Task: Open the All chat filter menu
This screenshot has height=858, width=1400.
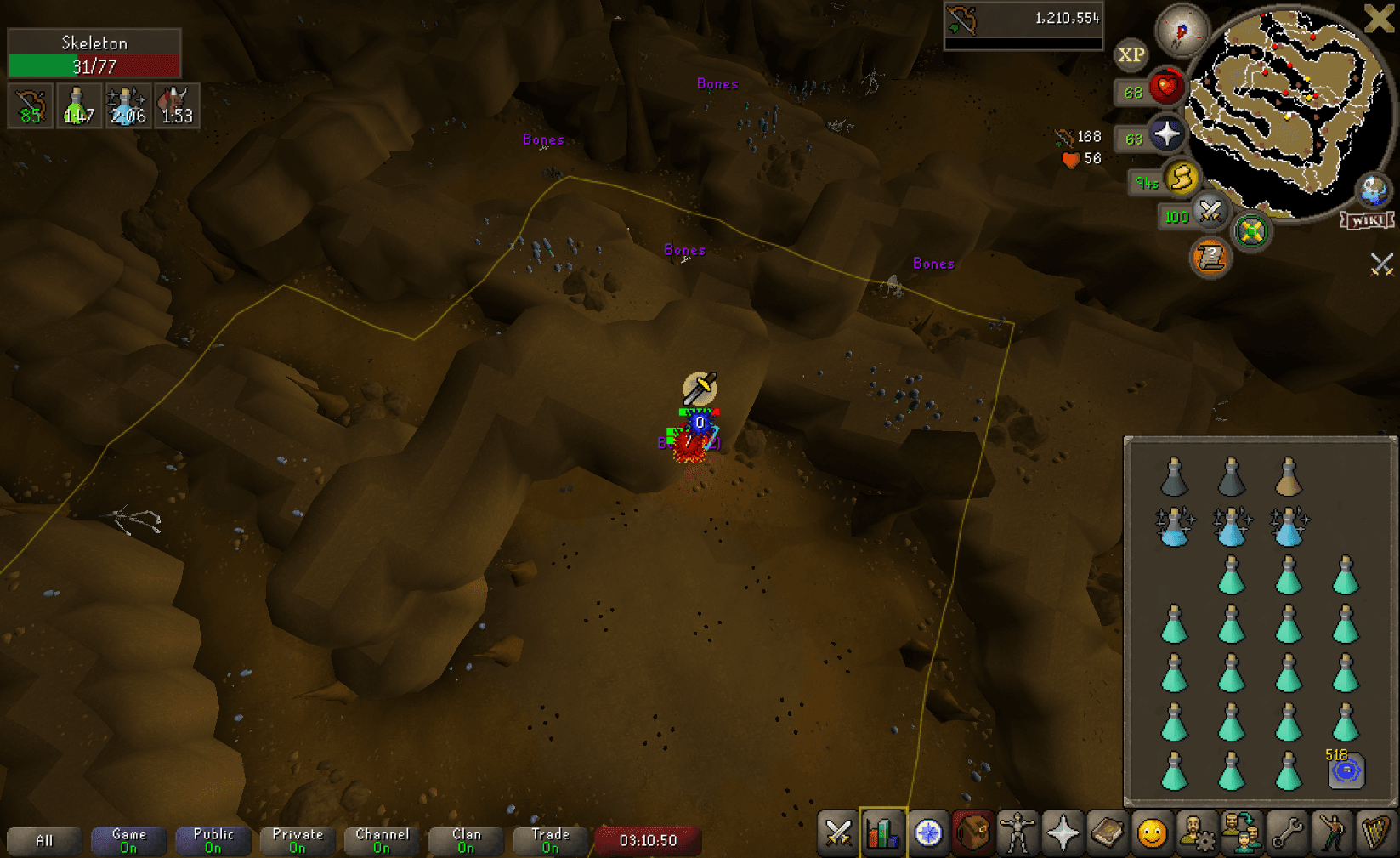Action: pos(44,840)
